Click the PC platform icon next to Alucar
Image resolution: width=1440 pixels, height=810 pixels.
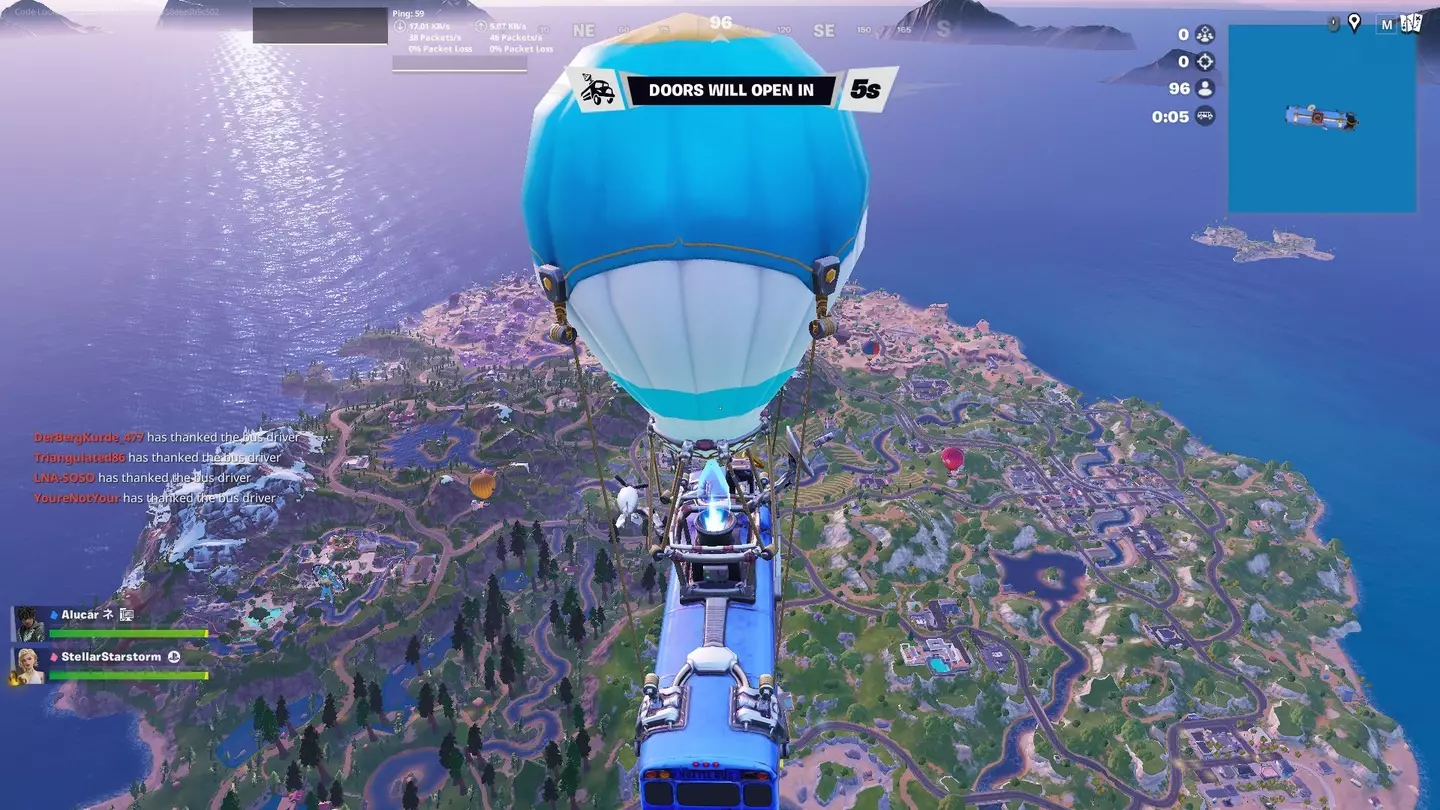[x=127, y=615]
